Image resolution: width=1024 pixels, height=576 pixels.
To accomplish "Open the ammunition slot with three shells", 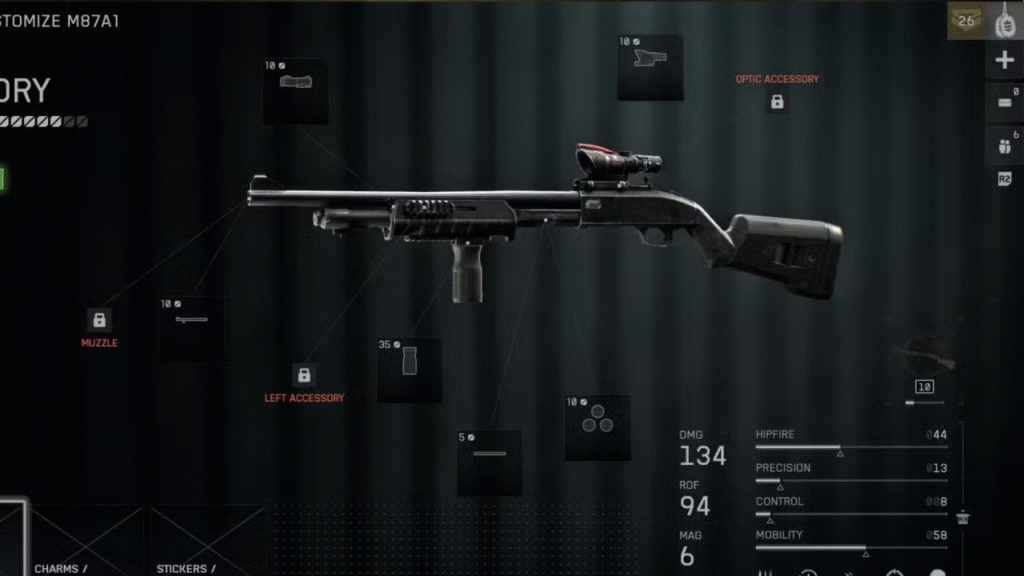I will 597,427.
